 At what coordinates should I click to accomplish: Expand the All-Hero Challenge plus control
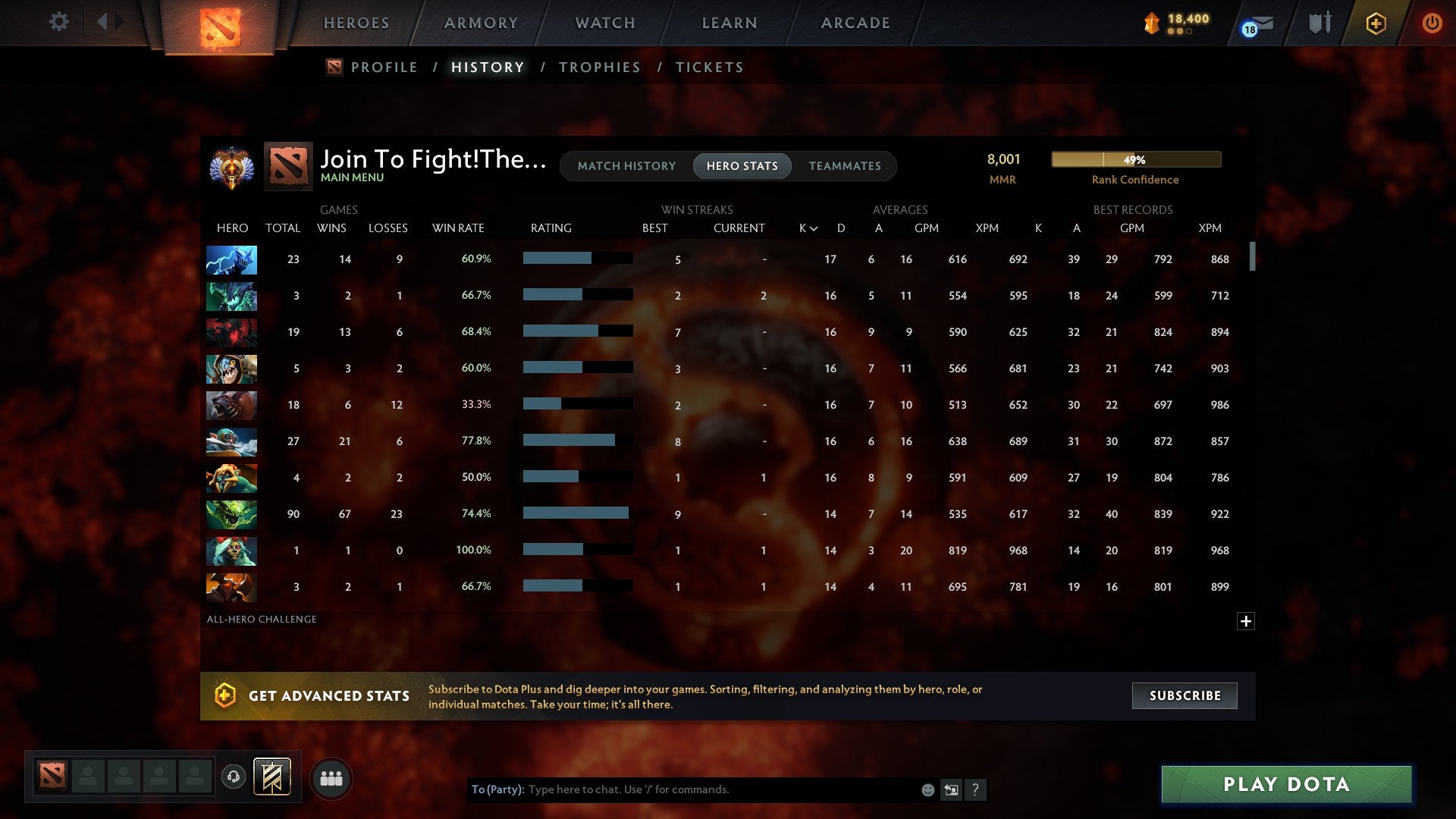(1246, 620)
